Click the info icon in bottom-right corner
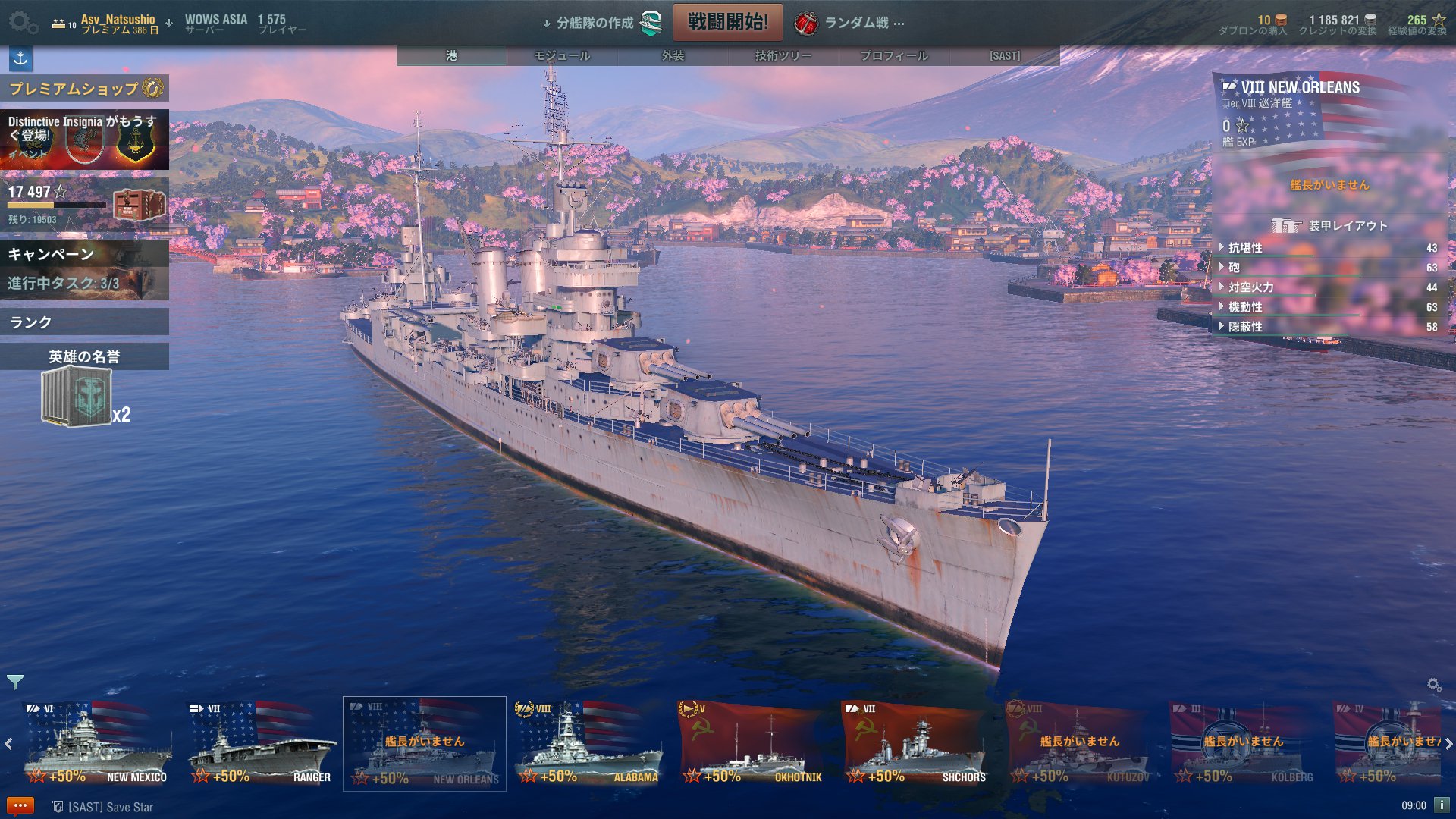Image resolution: width=1456 pixels, height=819 pixels. [1443, 806]
